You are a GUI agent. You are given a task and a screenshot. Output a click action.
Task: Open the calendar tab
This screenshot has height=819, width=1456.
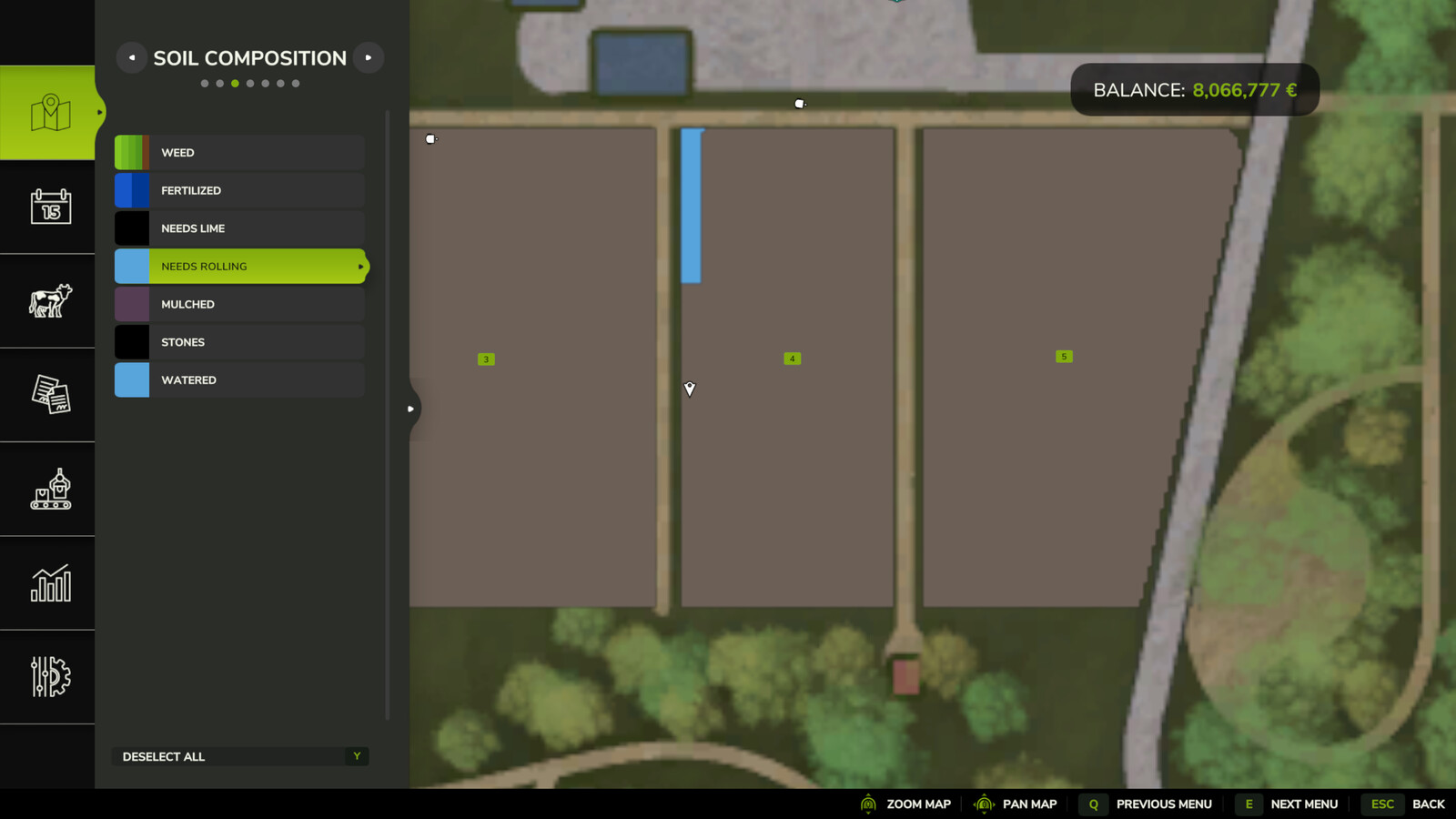(x=50, y=207)
